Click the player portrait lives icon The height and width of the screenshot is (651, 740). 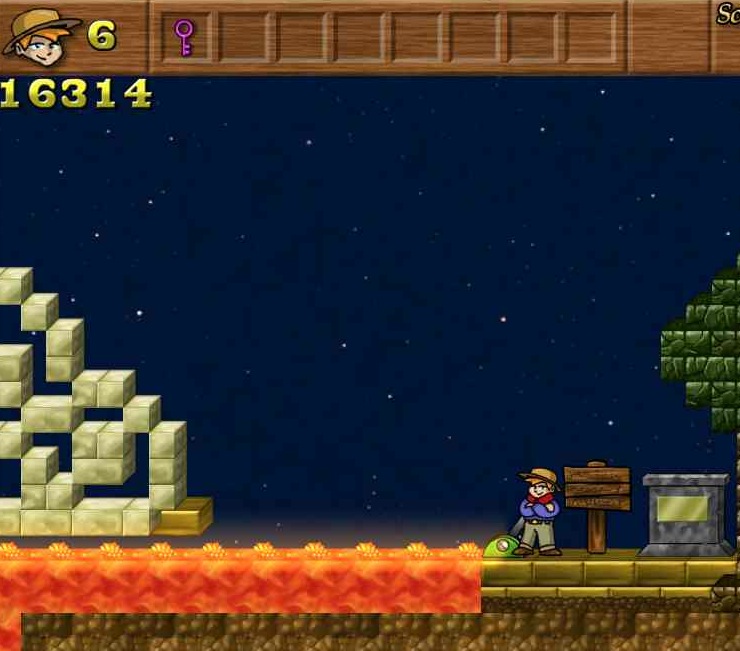(x=40, y=34)
